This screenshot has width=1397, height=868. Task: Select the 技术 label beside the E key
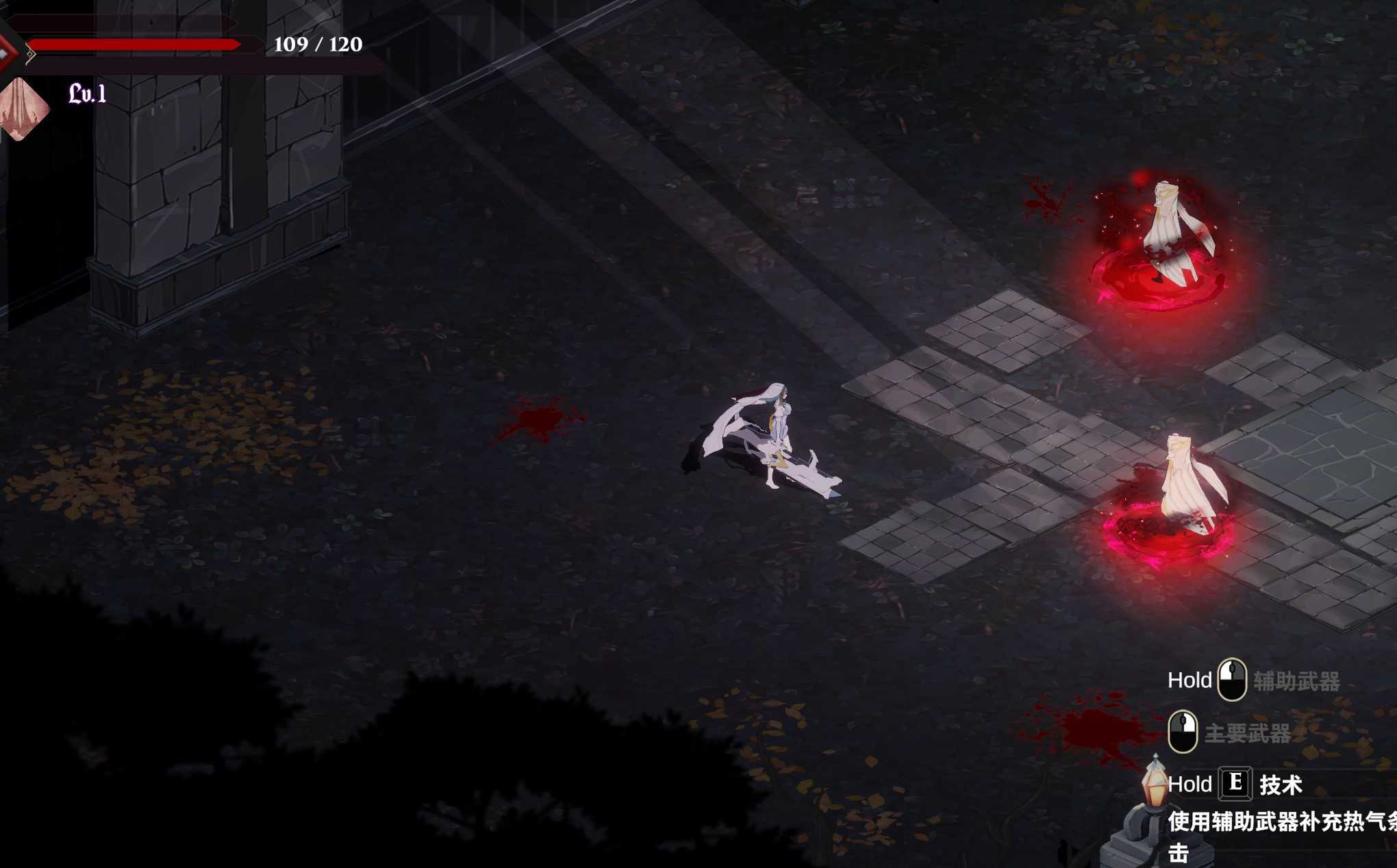coord(1282,784)
